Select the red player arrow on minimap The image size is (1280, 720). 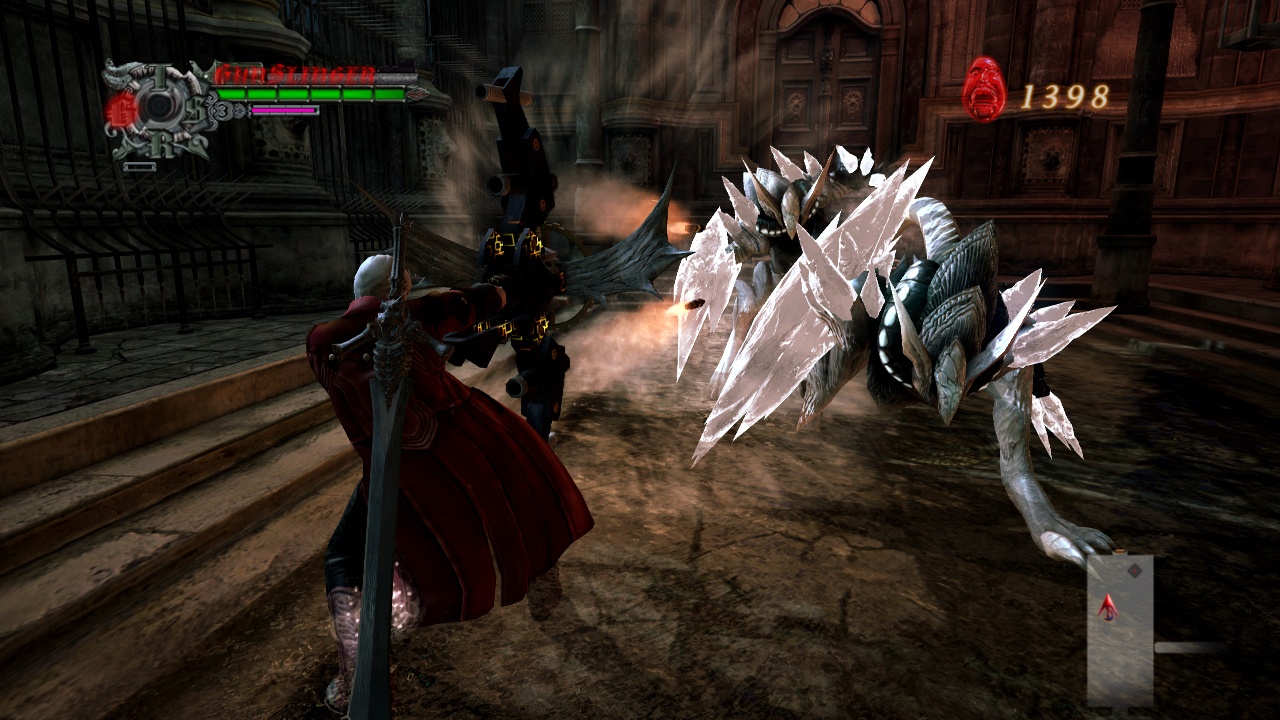point(1107,606)
